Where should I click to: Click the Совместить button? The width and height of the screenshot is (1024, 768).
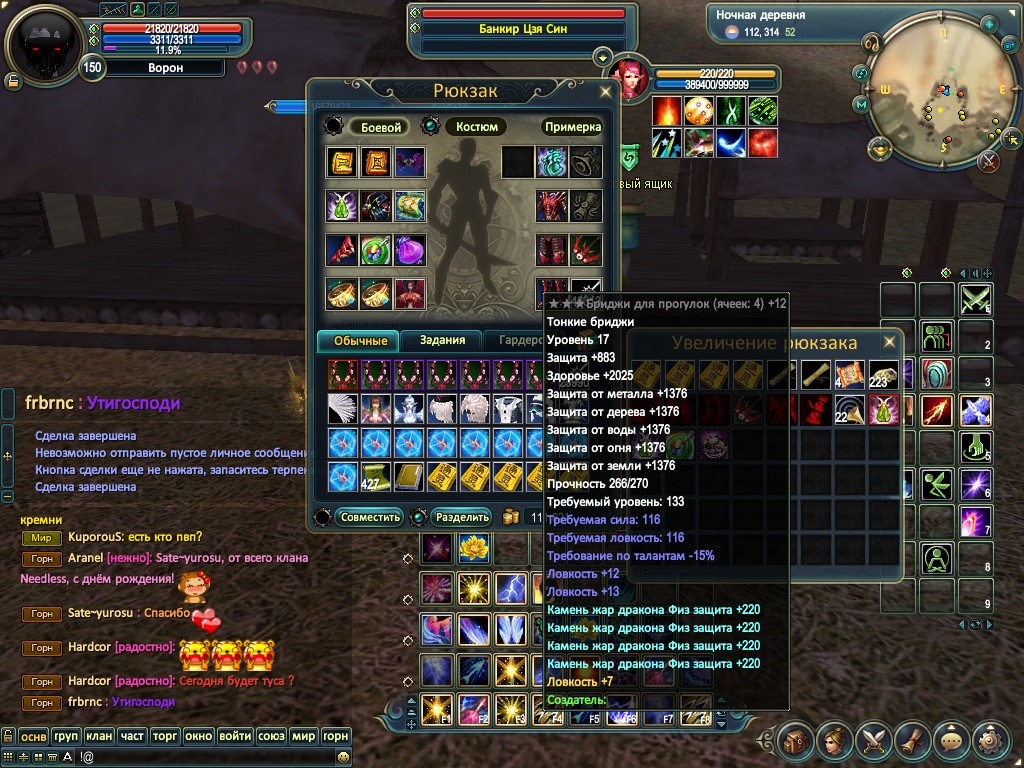click(x=370, y=517)
